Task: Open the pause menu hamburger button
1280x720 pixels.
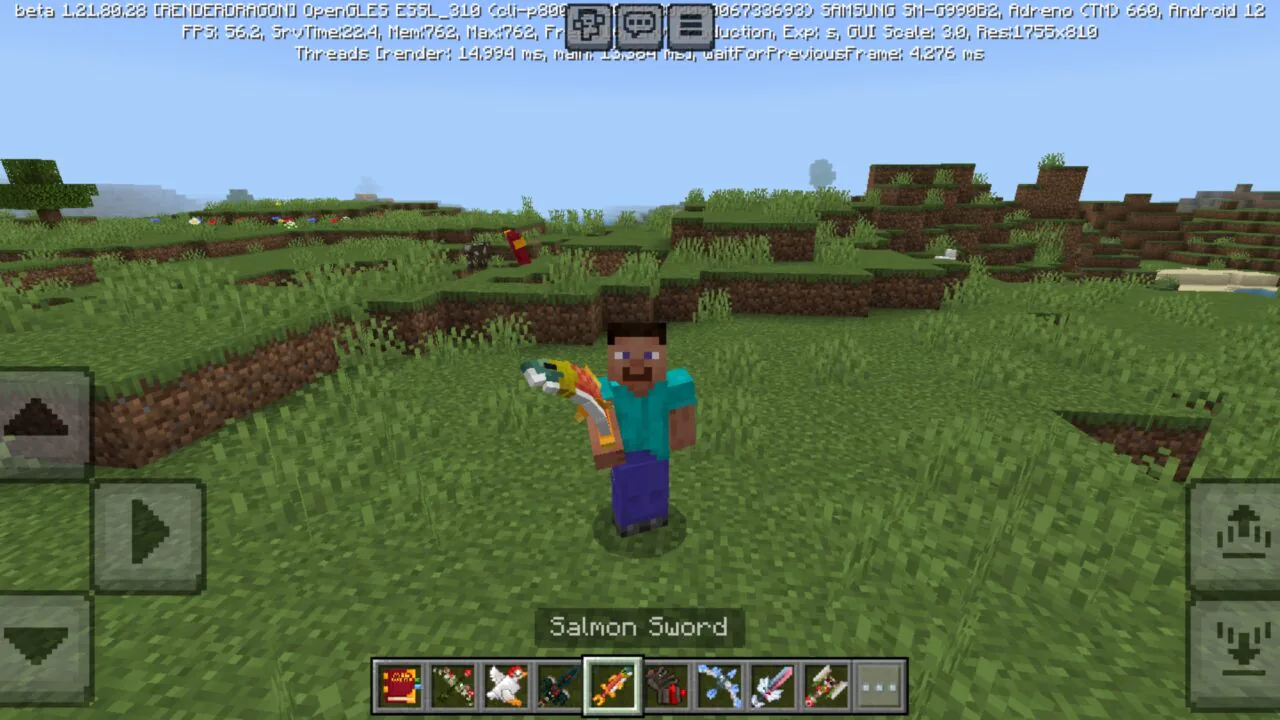Action: pos(689,25)
